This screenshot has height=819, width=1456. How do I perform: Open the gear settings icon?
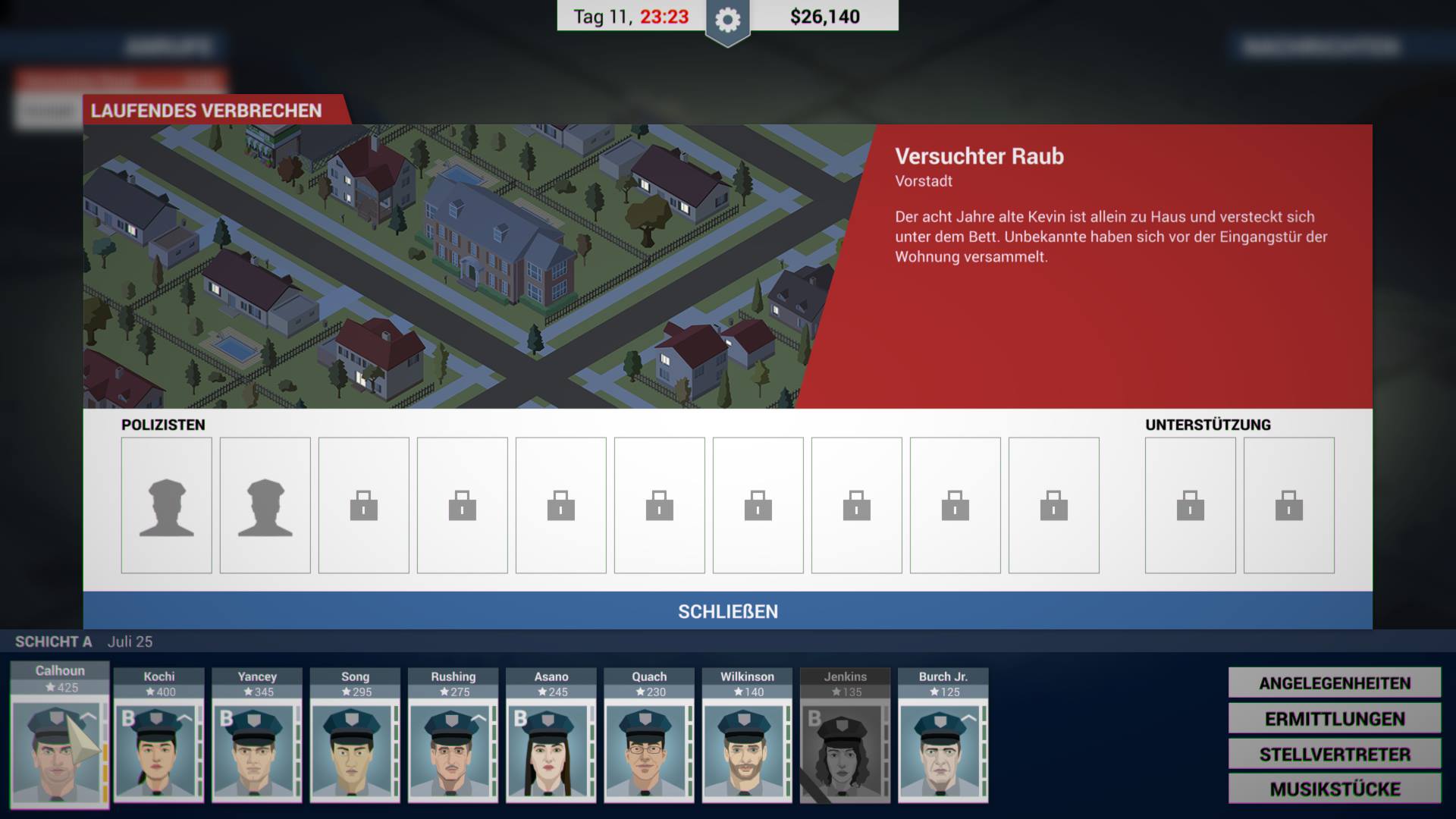727,20
